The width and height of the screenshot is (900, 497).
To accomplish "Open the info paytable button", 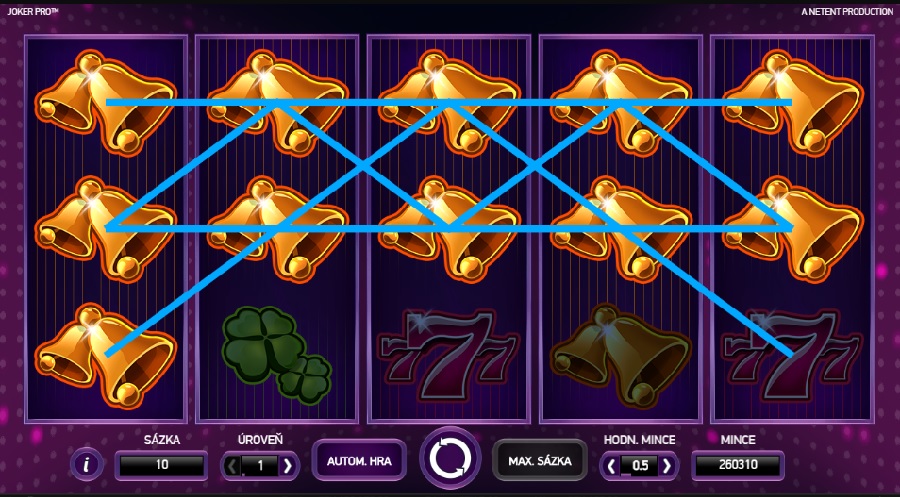I will tap(87, 464).
